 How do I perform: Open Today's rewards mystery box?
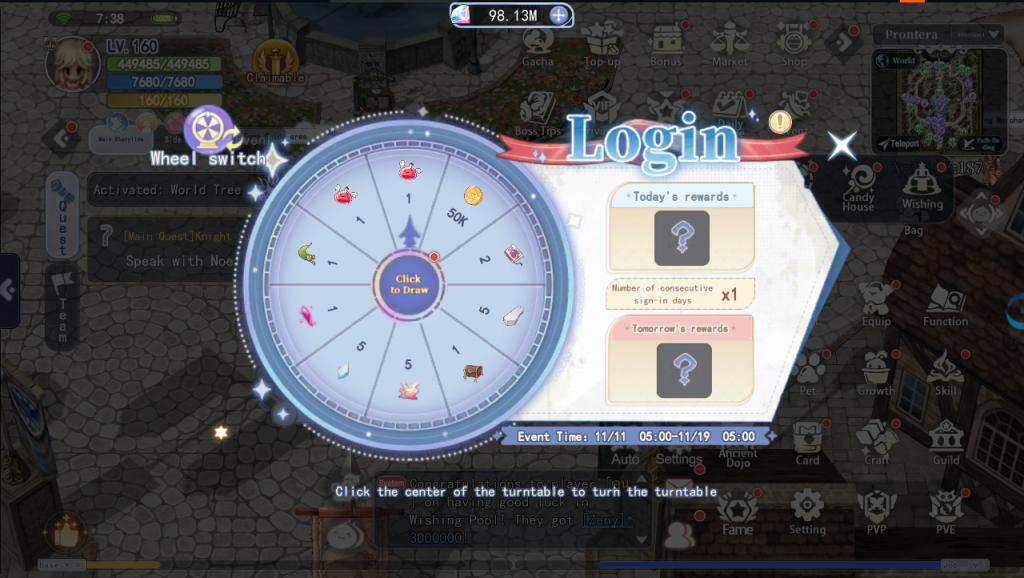coord(681,238)
